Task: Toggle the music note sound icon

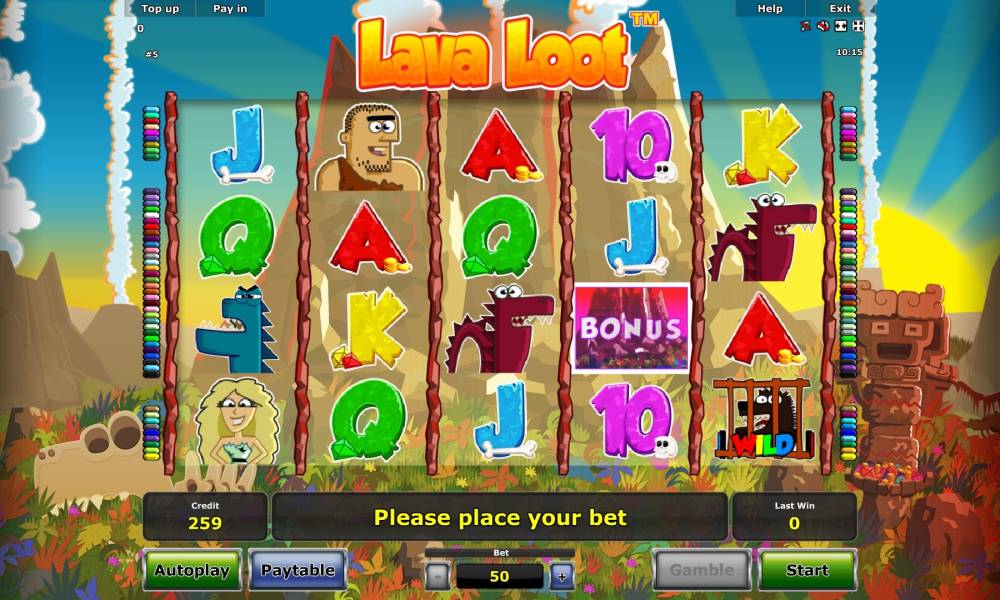Action: 806,26
